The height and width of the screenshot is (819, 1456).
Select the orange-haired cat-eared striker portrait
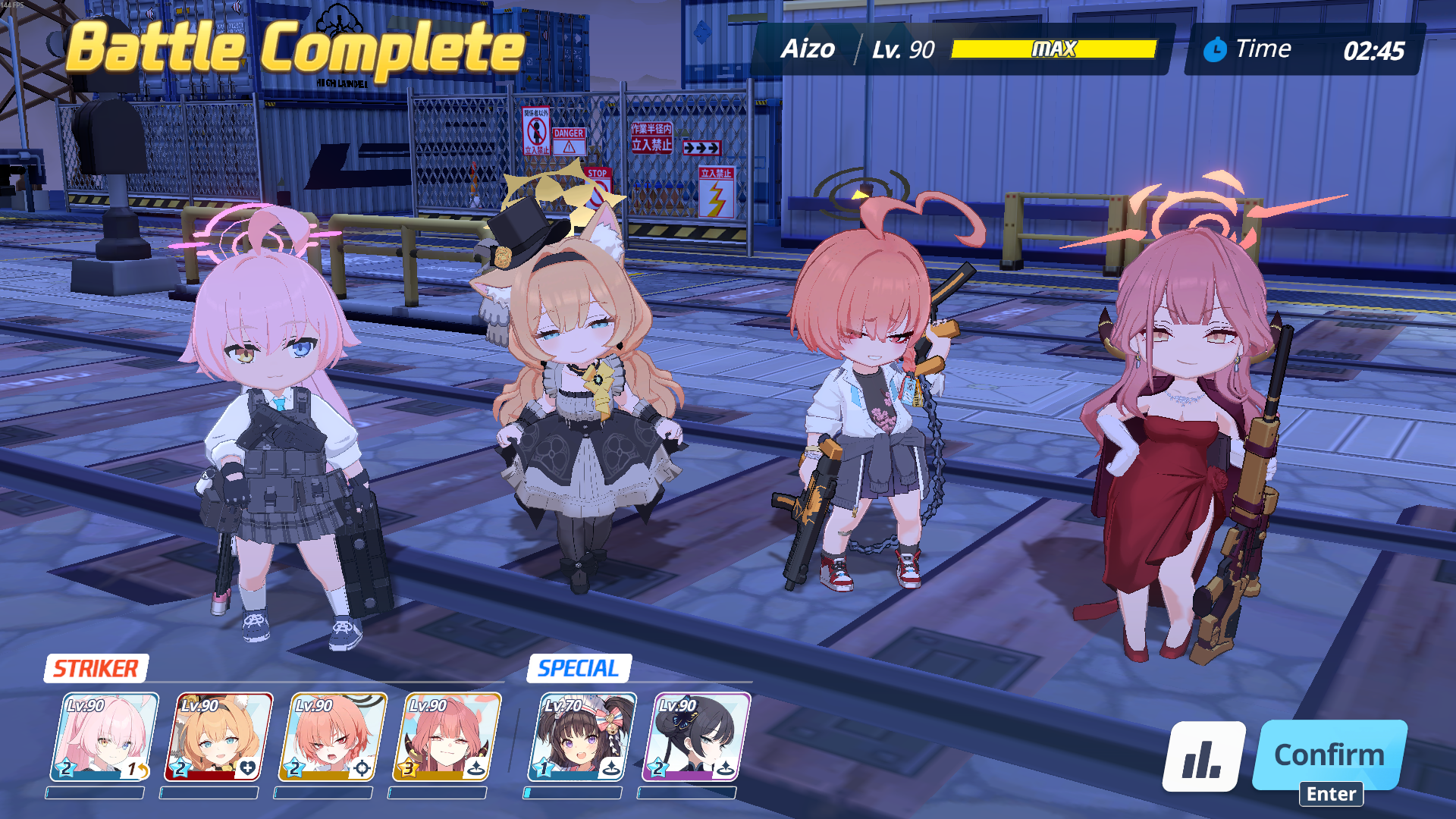pyautogui.click(x=218, y=736)
